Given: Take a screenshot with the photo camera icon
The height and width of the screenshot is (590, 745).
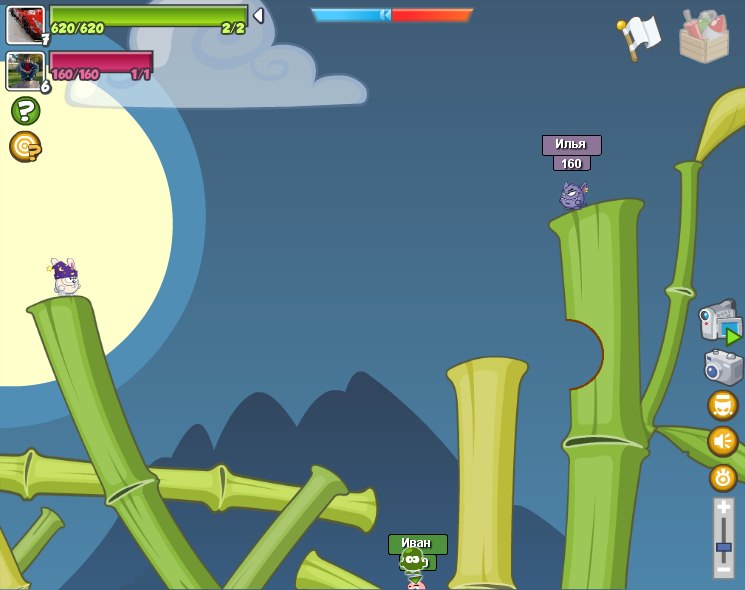Looking at the screenshot, I should [723, 367].
